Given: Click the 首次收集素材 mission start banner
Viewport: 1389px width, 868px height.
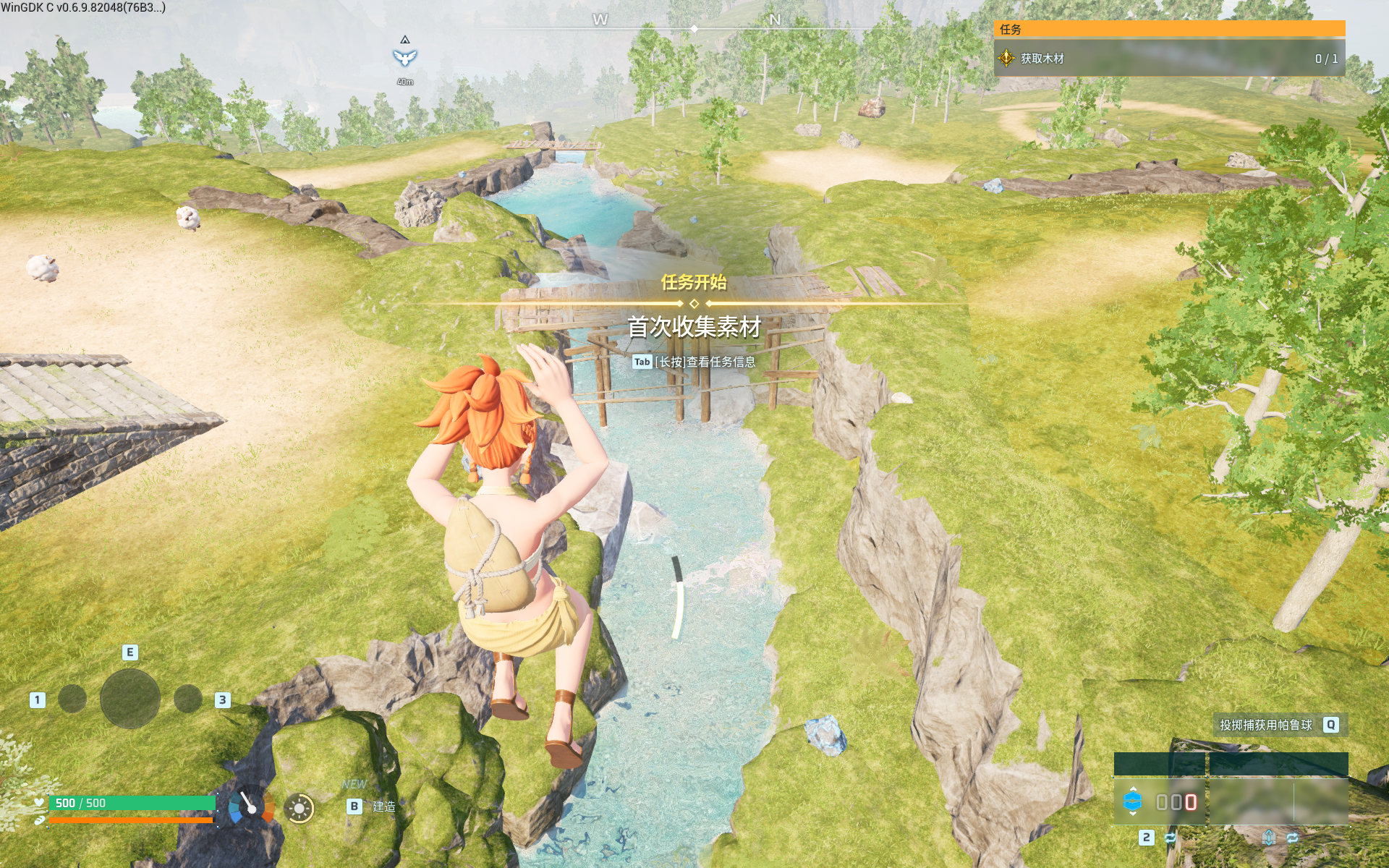Looking at the screenshot, I should pyautogui.click(x=694, y=327).
